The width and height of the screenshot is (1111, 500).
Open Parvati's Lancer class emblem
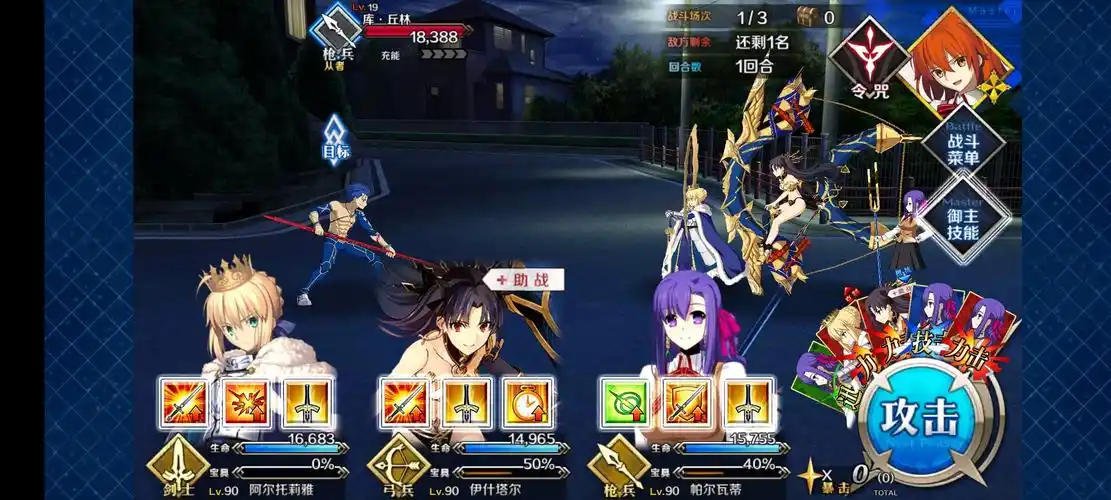coord(618,462)
